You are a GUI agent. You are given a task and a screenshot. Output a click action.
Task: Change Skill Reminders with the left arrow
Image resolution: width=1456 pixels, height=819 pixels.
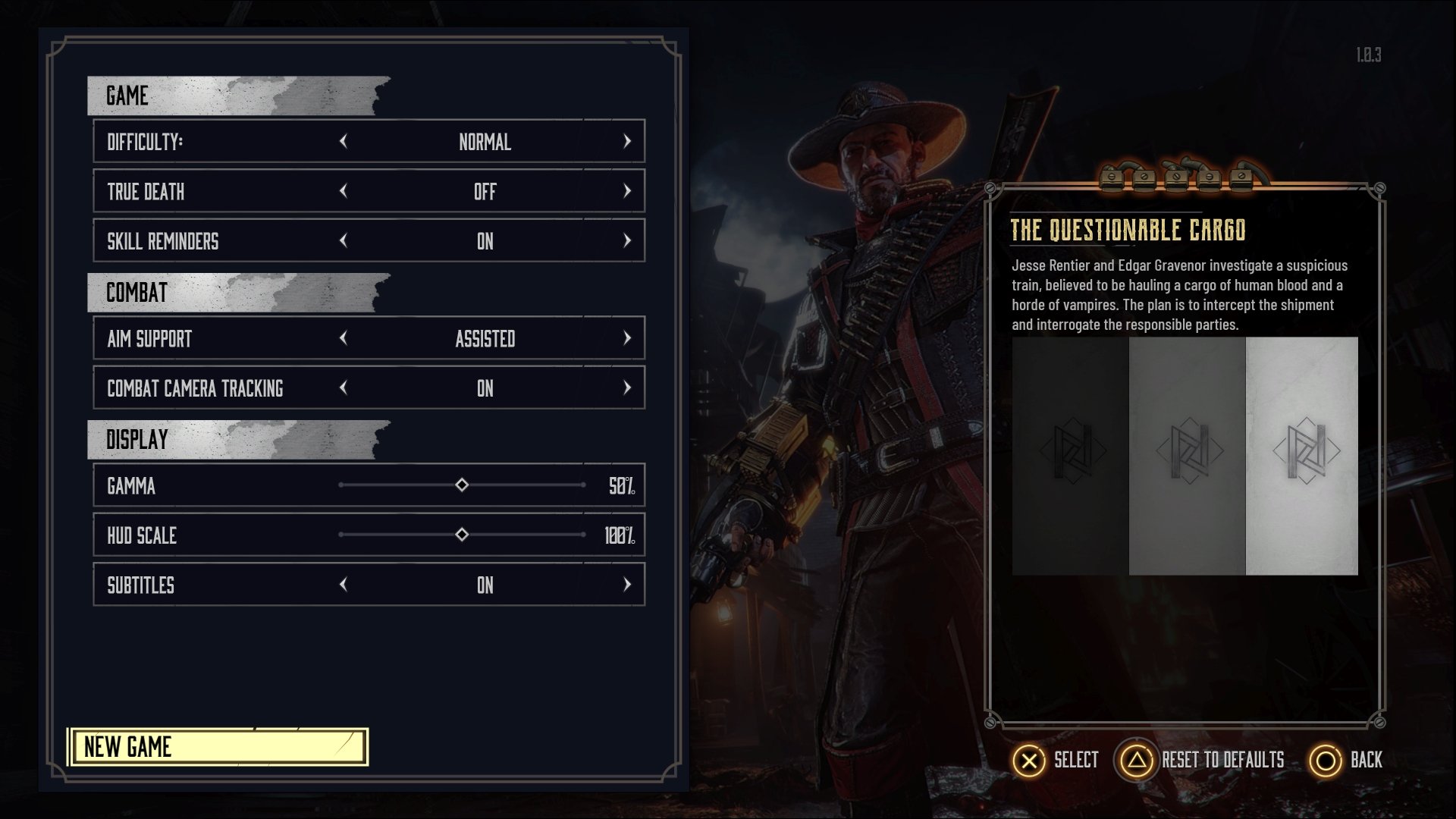tap(344, 240)
